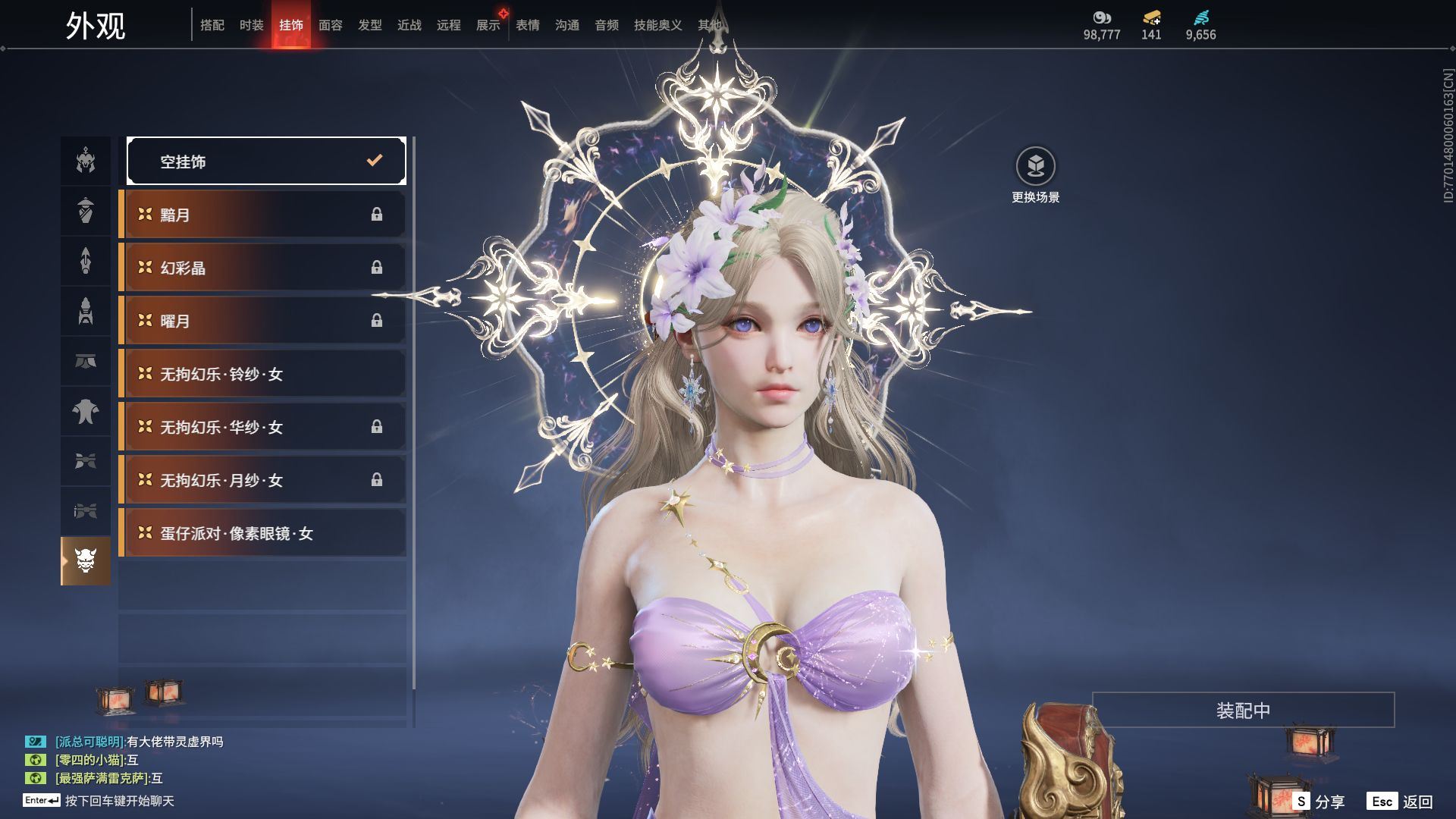Viewport: 1456px width, 819px height.
Task: Choose the 空挂饰 empty accessory option
Action: 266,161
